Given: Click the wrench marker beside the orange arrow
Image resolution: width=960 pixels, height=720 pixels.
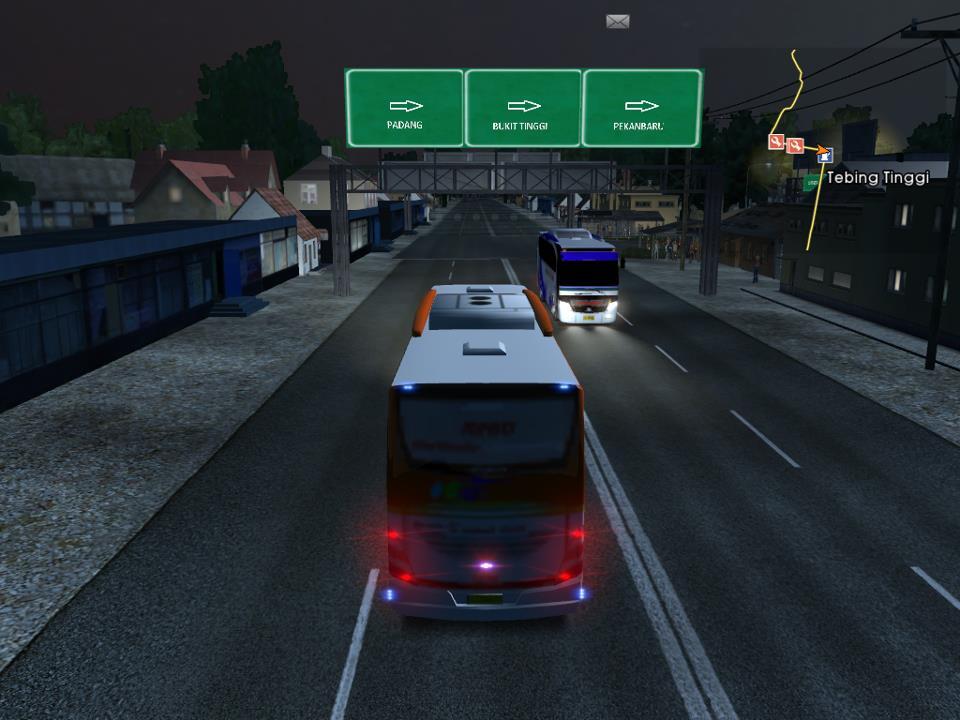Looking at the screenshot, I should coord(795,146).
